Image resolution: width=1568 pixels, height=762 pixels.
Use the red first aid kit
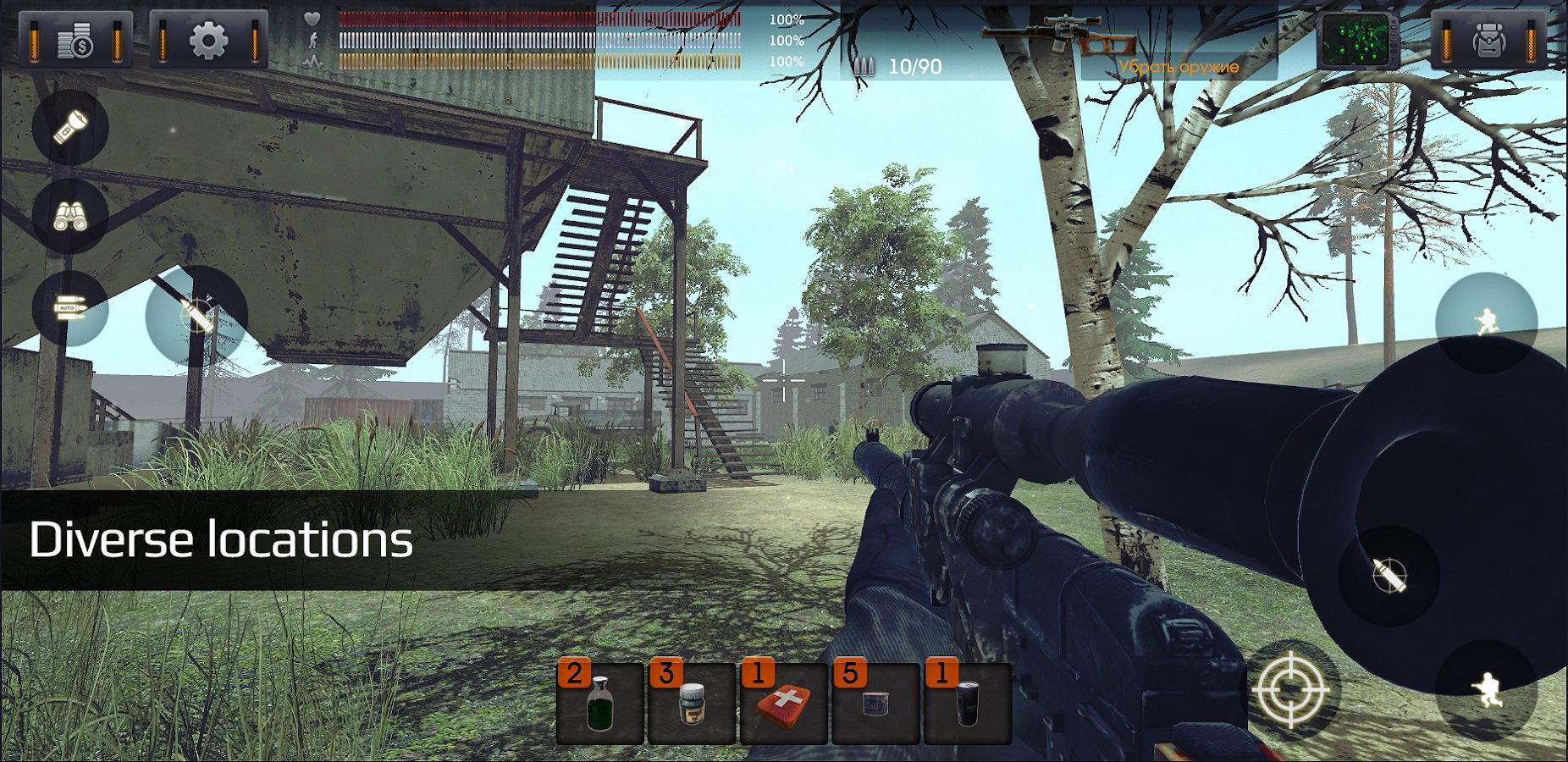pos(784,703)
